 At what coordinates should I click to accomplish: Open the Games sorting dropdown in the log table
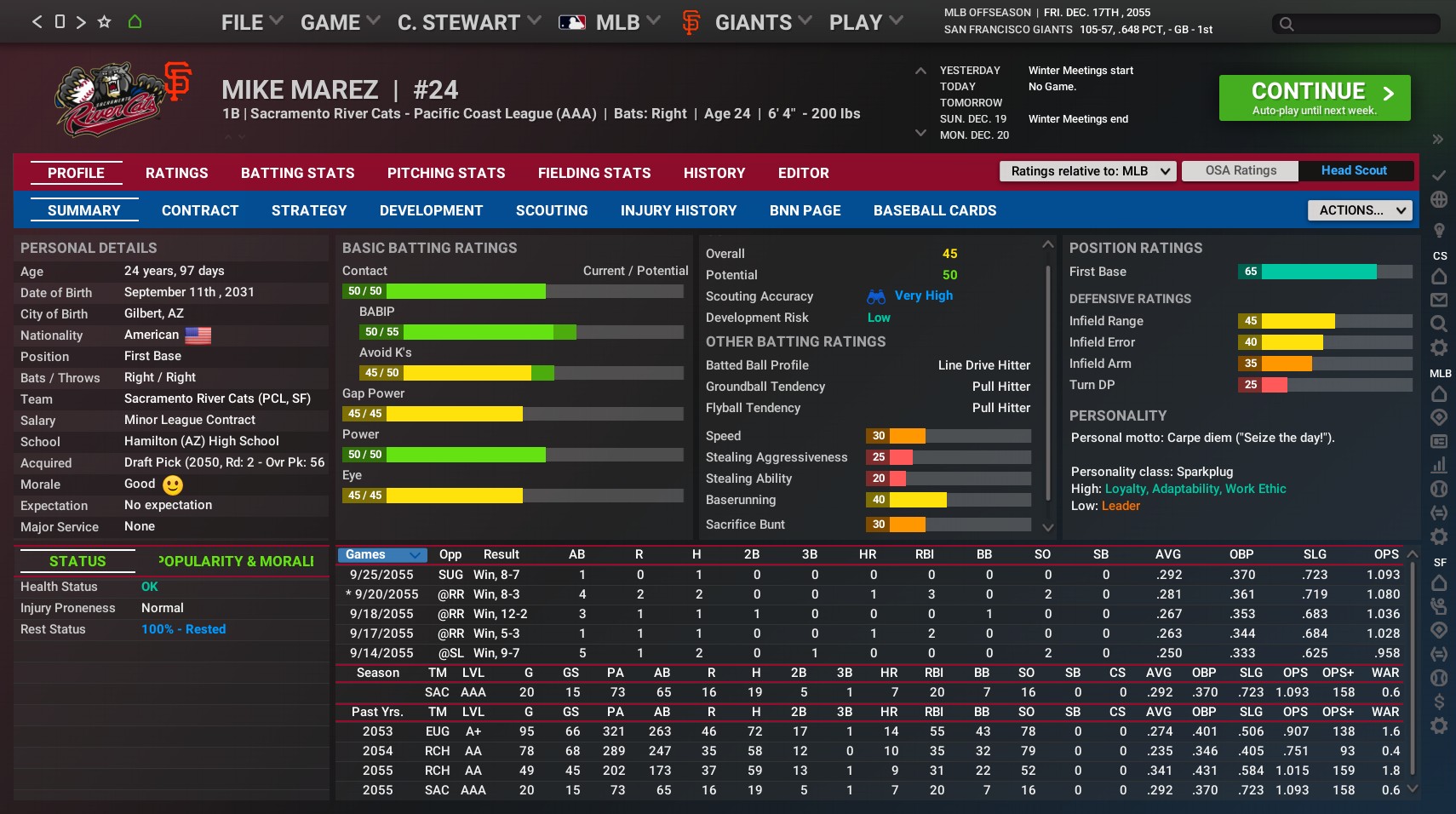pos(381,554)
